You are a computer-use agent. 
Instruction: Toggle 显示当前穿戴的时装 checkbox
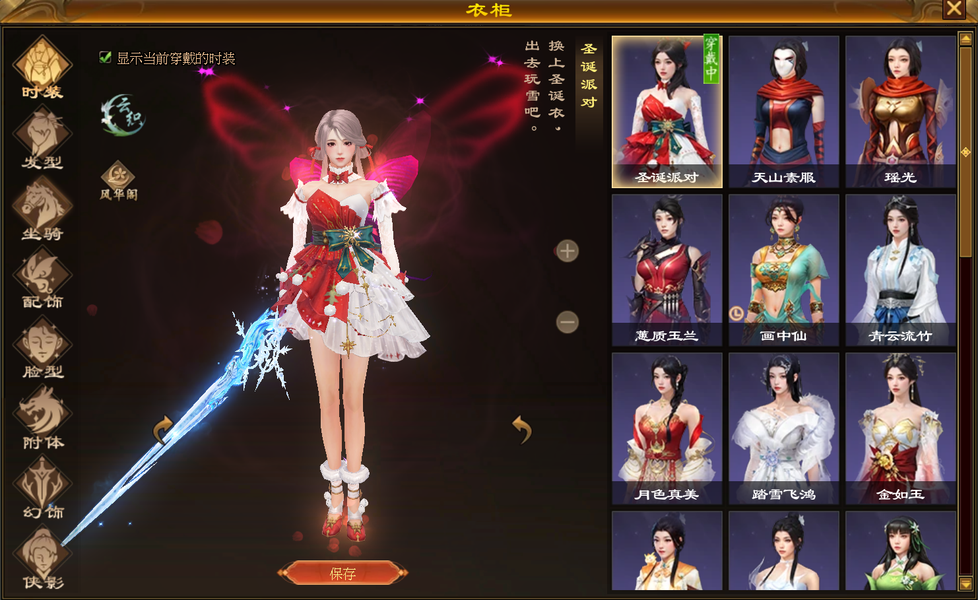coord(105,58)
